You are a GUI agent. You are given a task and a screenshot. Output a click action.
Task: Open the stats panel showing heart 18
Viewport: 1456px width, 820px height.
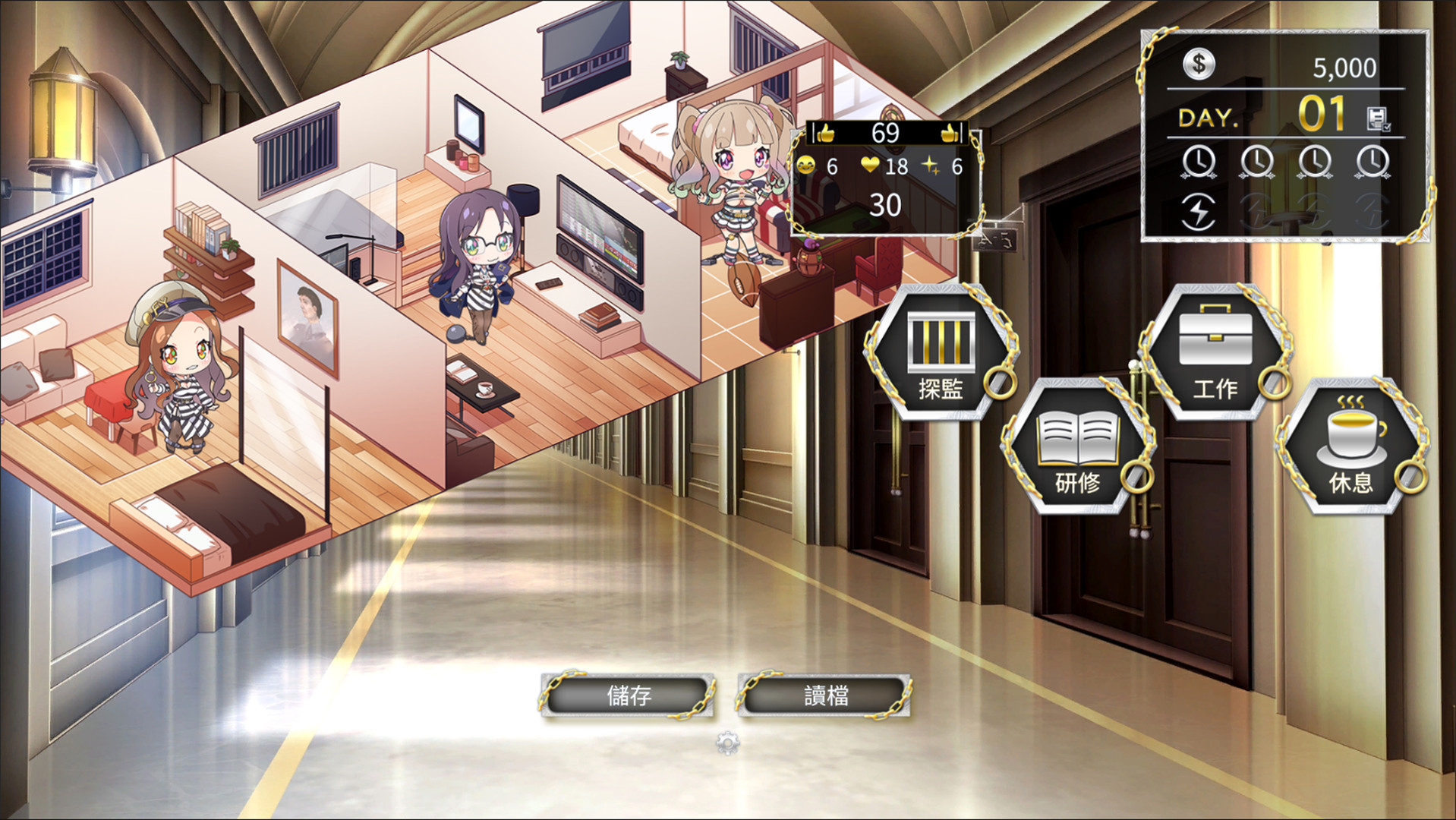click(871, 166)
